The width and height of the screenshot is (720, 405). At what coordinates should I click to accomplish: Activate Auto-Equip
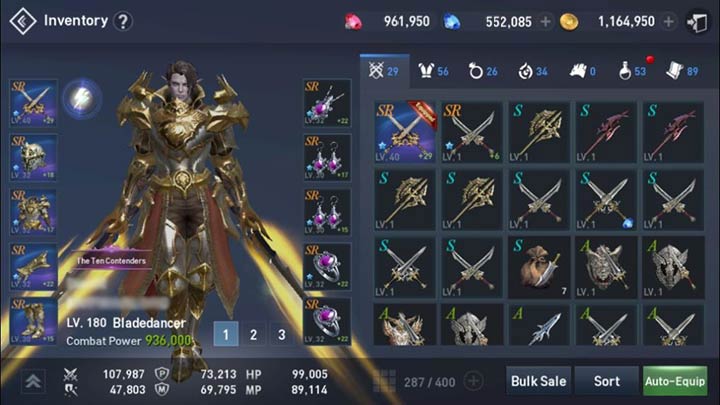[x=674, y=381]
